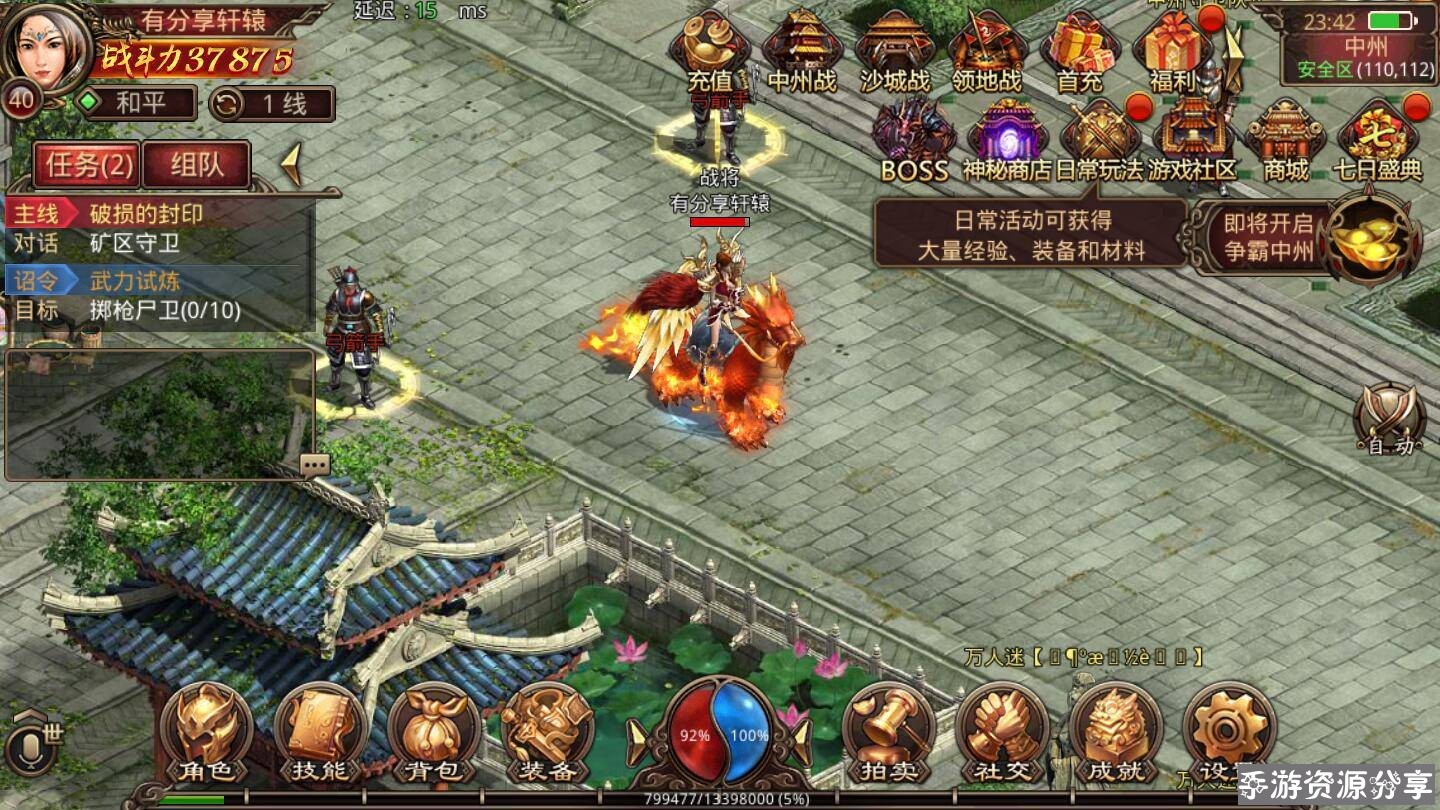Open the 领地战 territory war

pos(987,52)
